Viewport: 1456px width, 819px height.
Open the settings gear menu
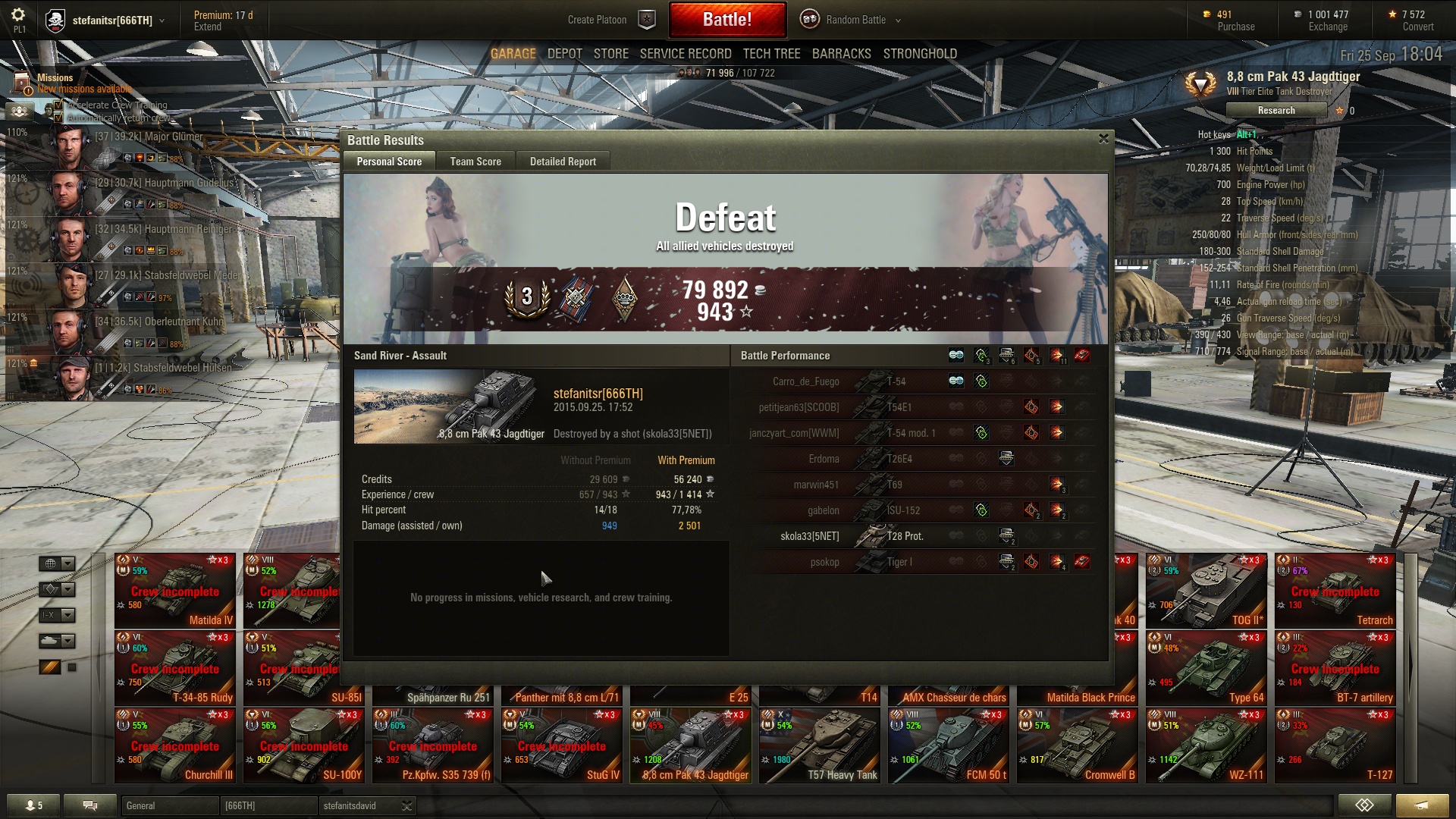click(18, 15)
